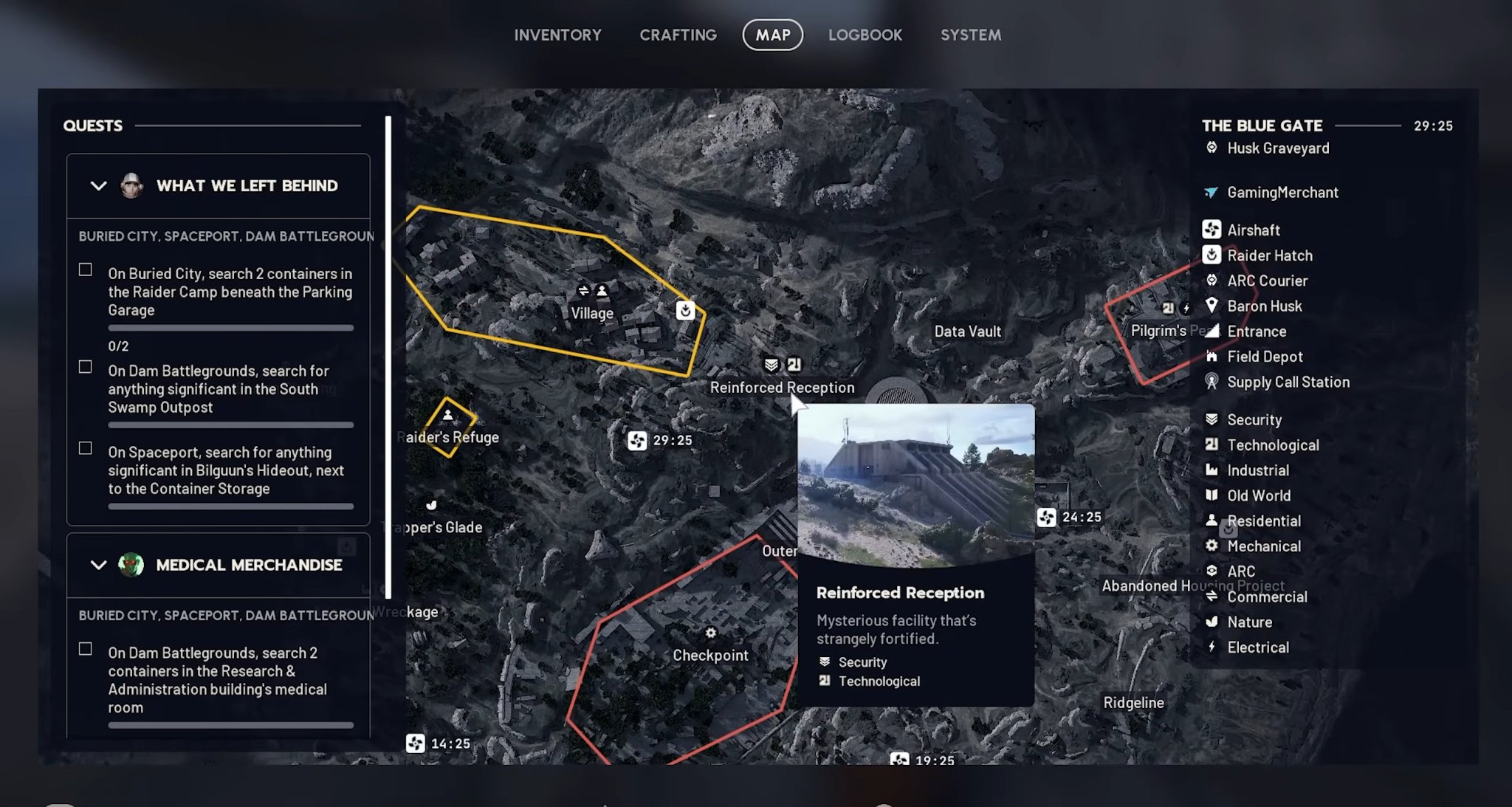The height and width of the screenshot is (807, 1512).
Task: Collapse the WHAT WE LEFT BEHIND quest
Action: point(98,185)
